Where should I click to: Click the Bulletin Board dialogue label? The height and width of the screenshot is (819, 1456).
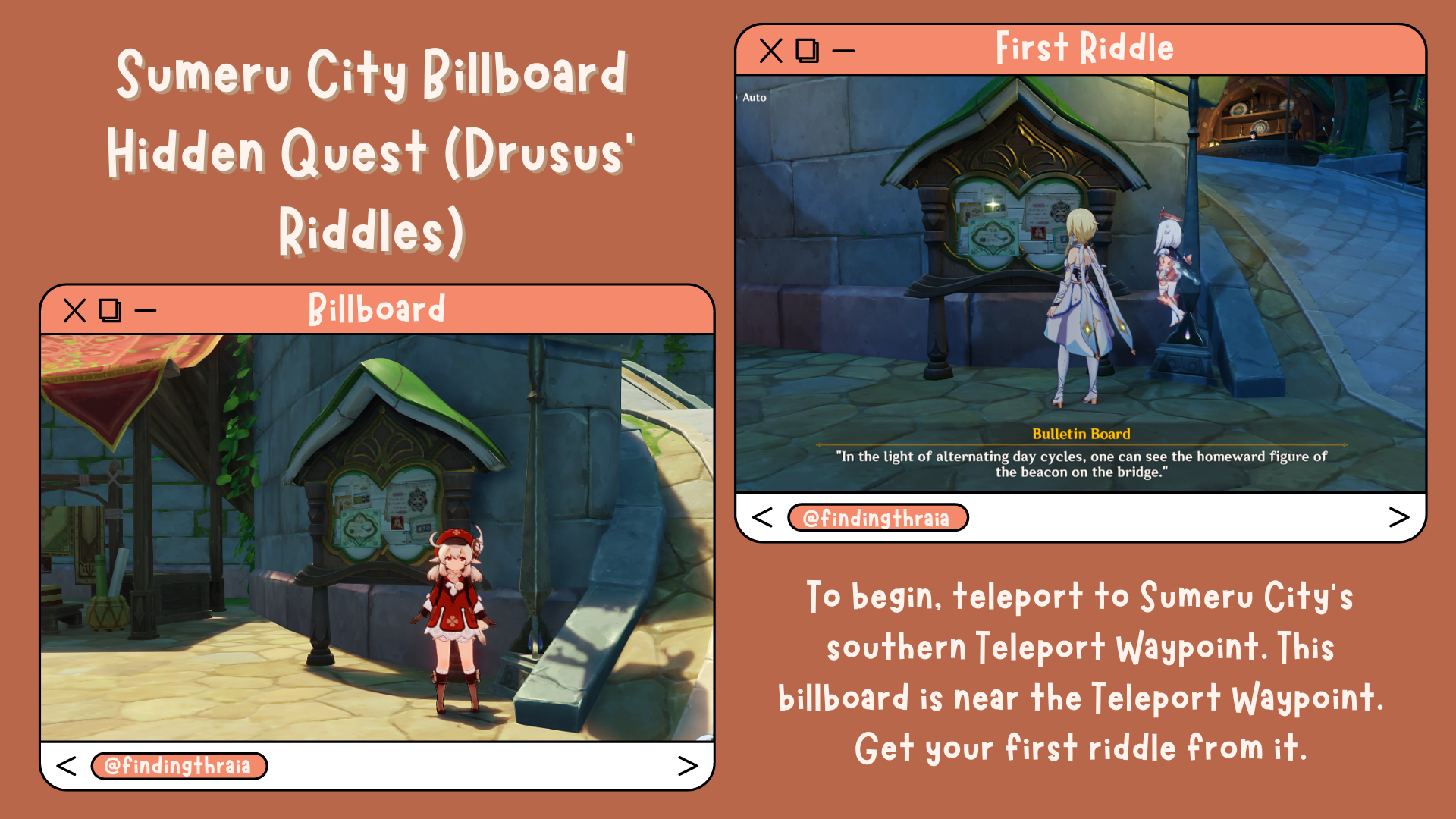click(1080, 434)
